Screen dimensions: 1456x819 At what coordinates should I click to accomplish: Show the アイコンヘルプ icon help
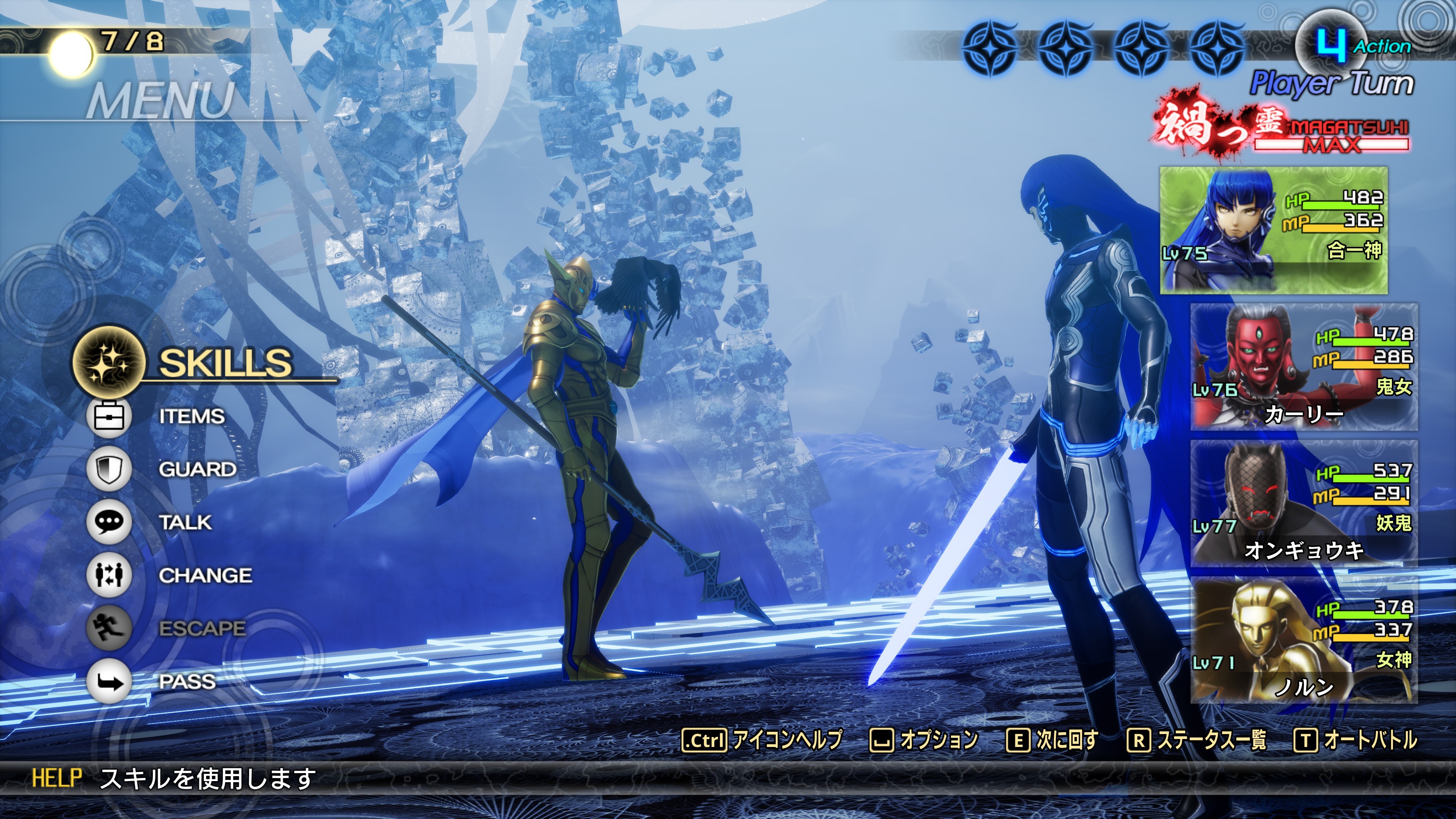tap(763, 739)
